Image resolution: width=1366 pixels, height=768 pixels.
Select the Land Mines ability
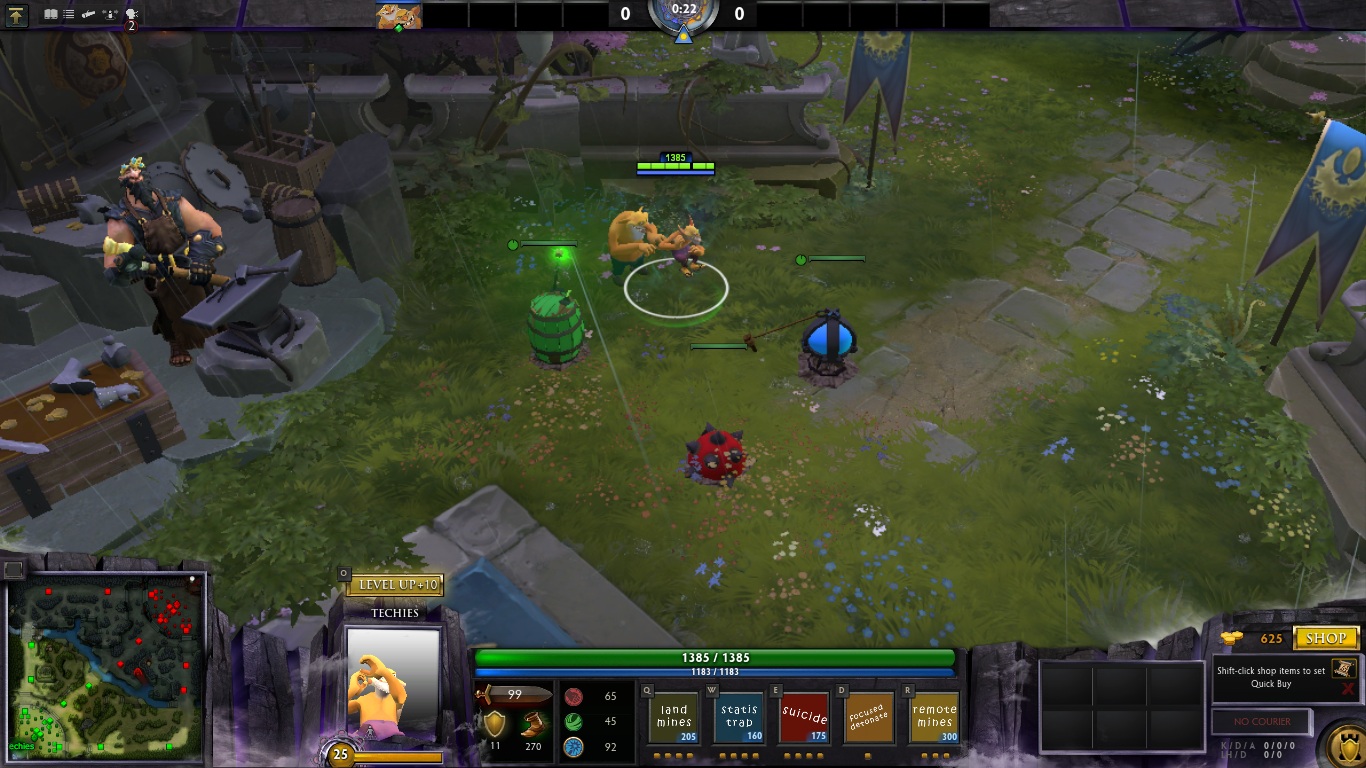(x=673, y=716)
